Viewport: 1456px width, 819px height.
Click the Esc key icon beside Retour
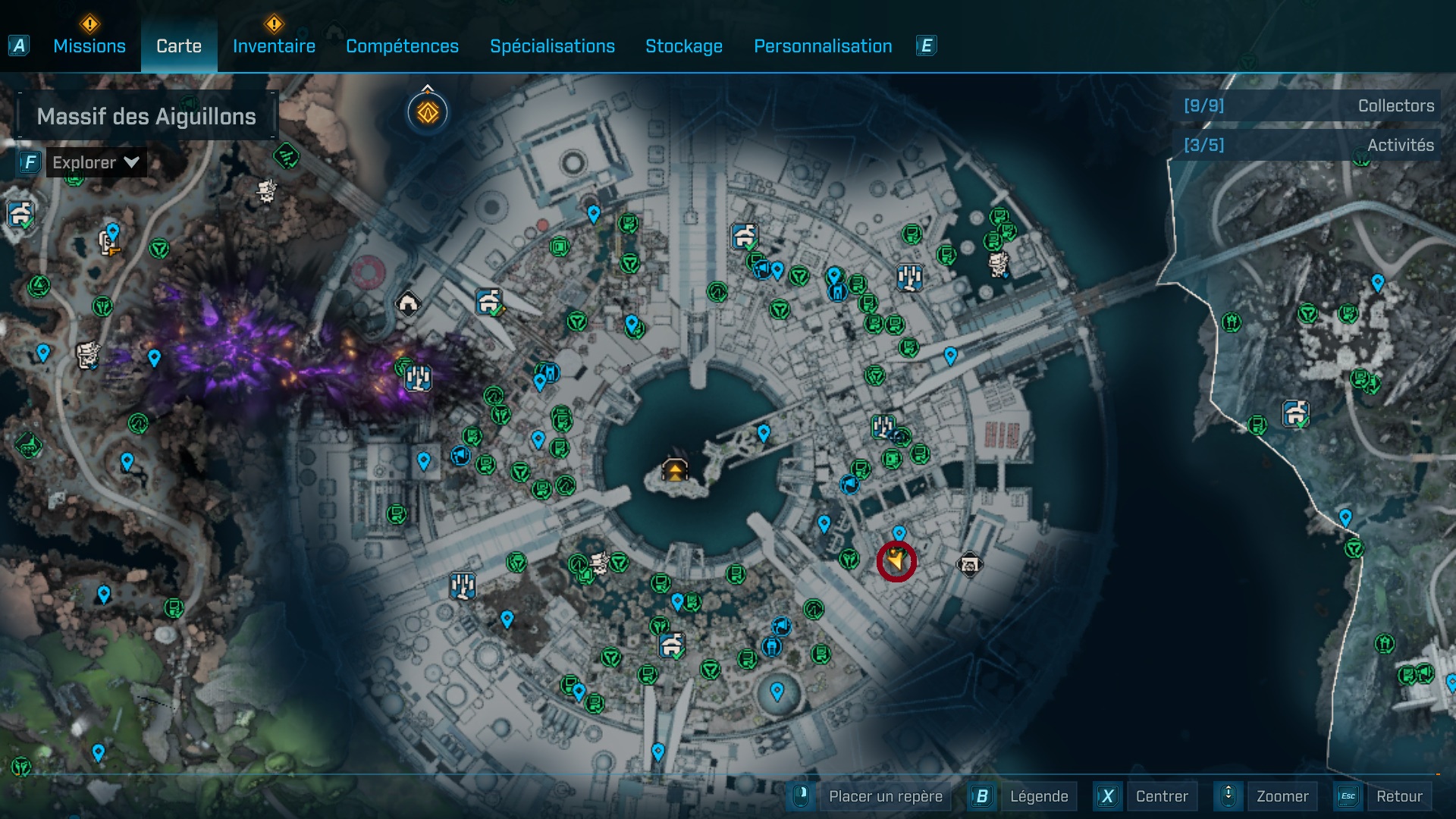(x=1348, y=796)
